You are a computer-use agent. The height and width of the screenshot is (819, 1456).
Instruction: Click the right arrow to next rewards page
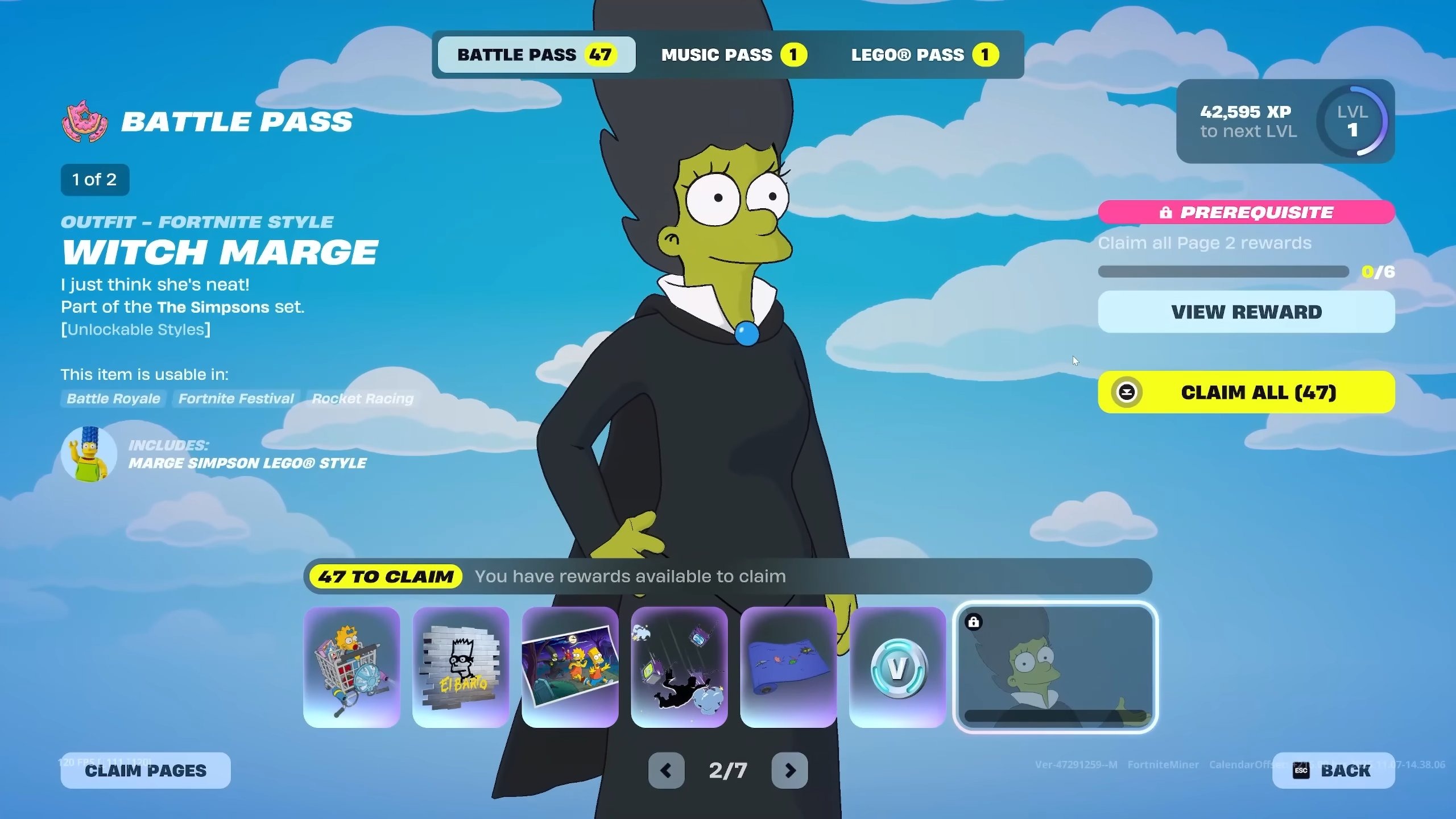click(791, 771)
